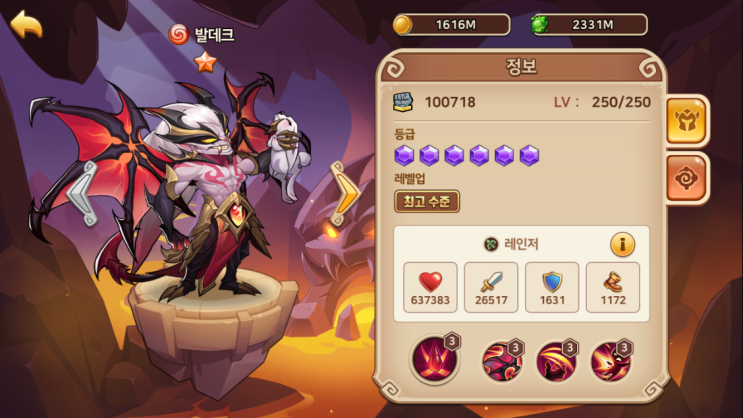Tap the red heart health stat tile

click(x=431, y=287)
